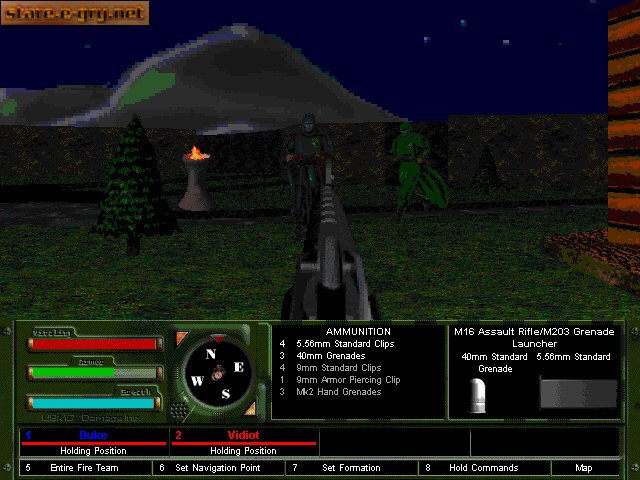Screen dimensions: 640x480
Task: Click the stare-e-gry.net watermark logo
Action: tap(74, 13)
